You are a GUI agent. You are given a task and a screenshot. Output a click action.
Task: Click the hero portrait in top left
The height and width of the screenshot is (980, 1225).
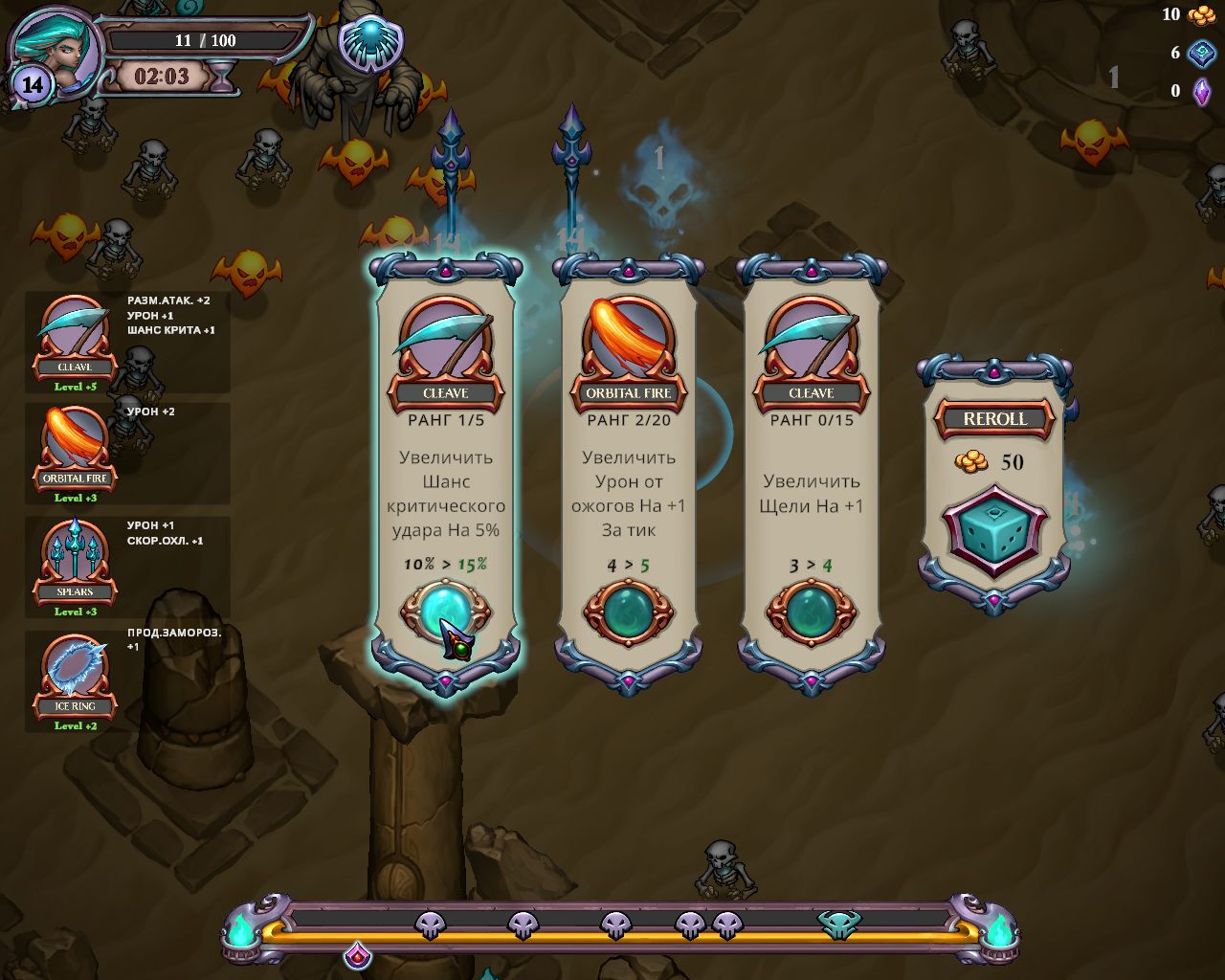pos(53,48)
